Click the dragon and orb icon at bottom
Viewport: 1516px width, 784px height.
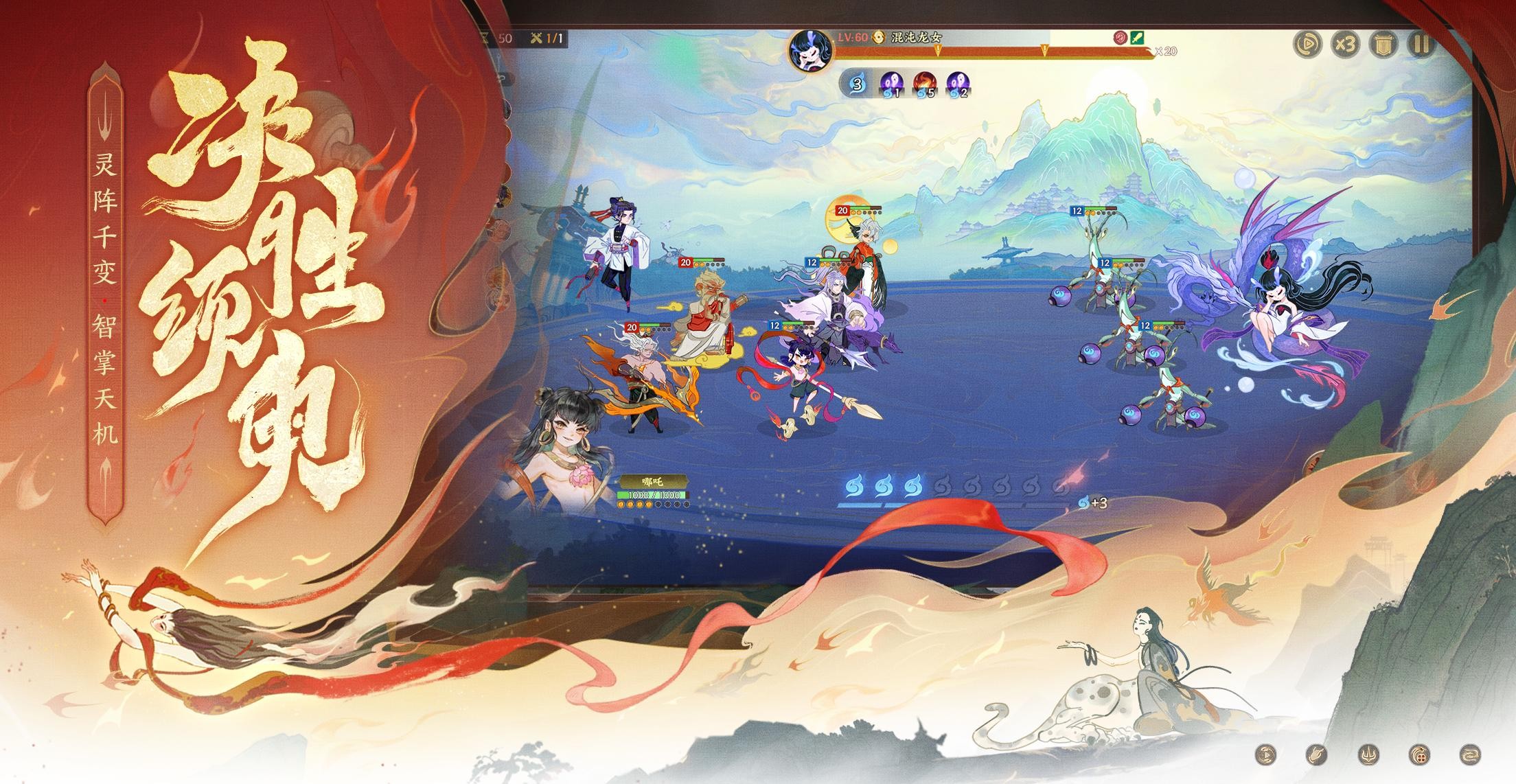[x=1419, y=754]
